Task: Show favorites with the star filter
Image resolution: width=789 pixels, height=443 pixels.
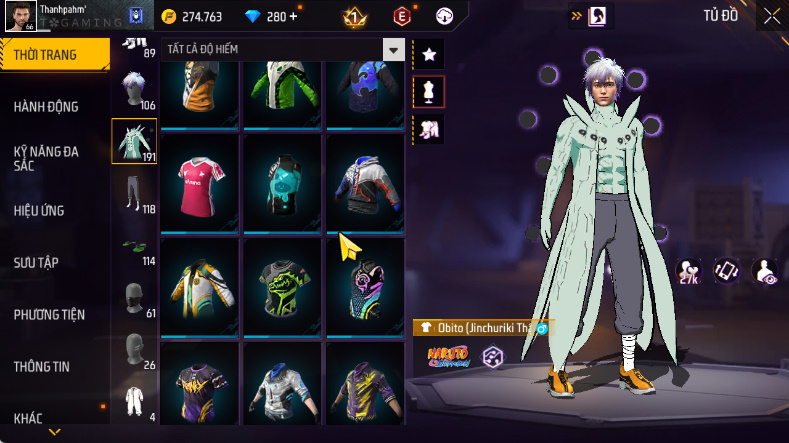Action: pos(428,53)
